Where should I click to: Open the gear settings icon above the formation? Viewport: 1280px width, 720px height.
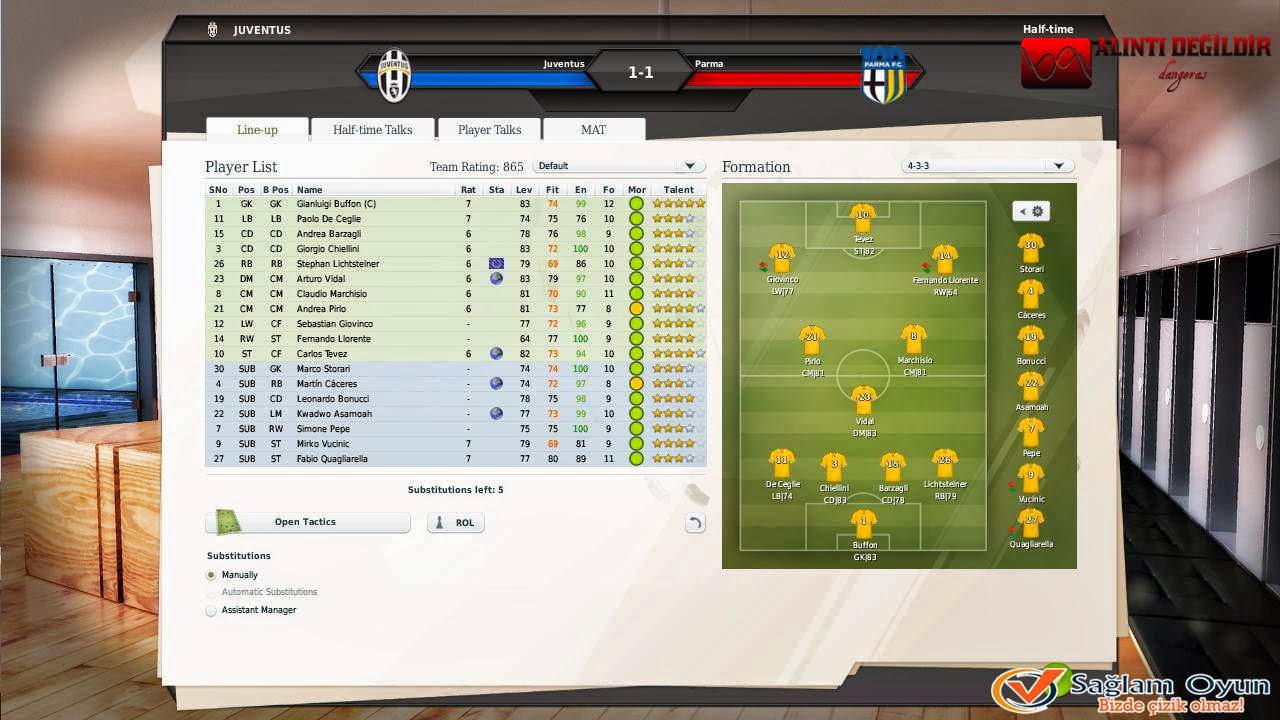pyautogui.click(x=1037, y=211)
